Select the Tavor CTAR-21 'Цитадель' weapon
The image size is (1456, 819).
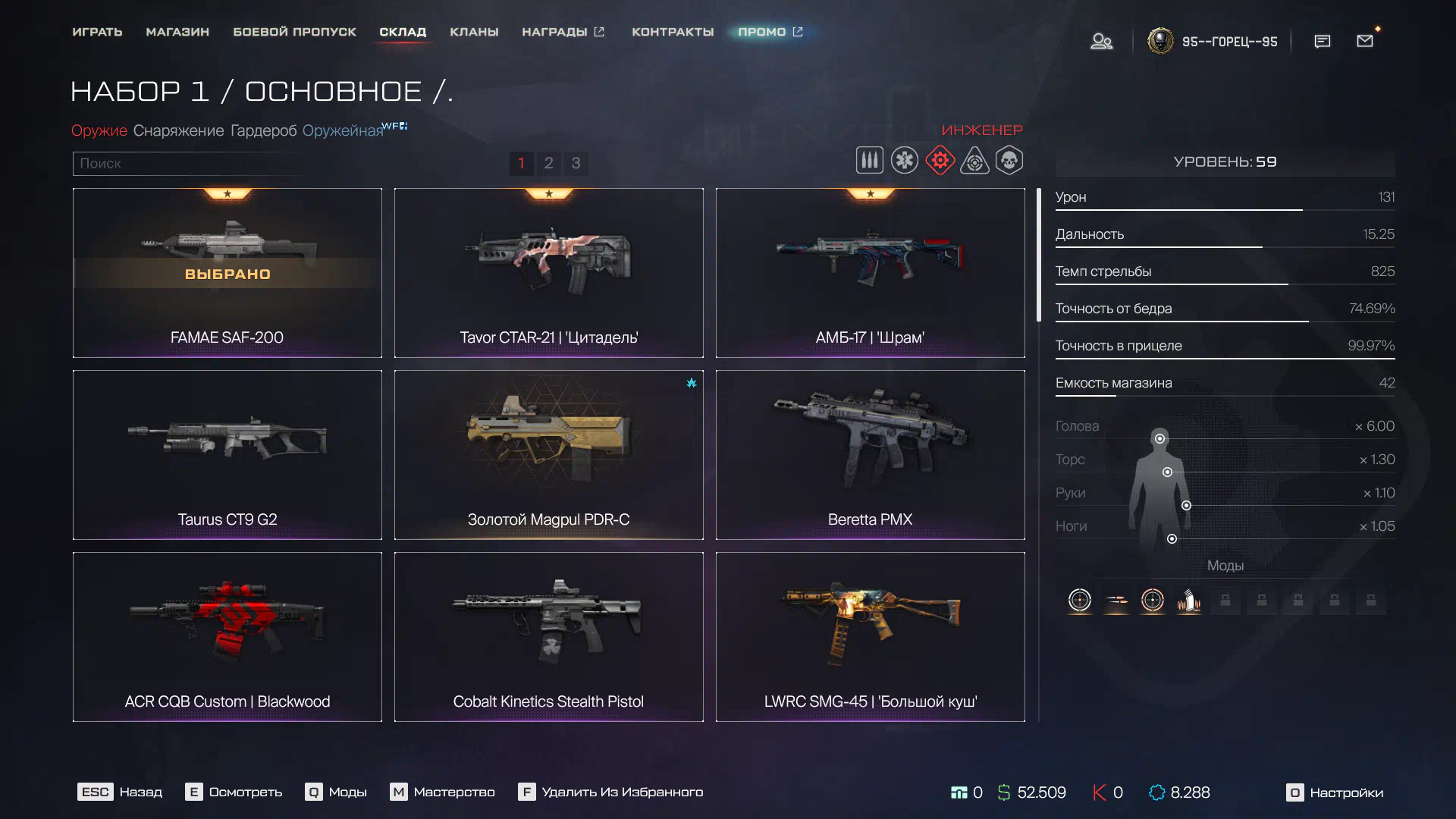[548, 273]
